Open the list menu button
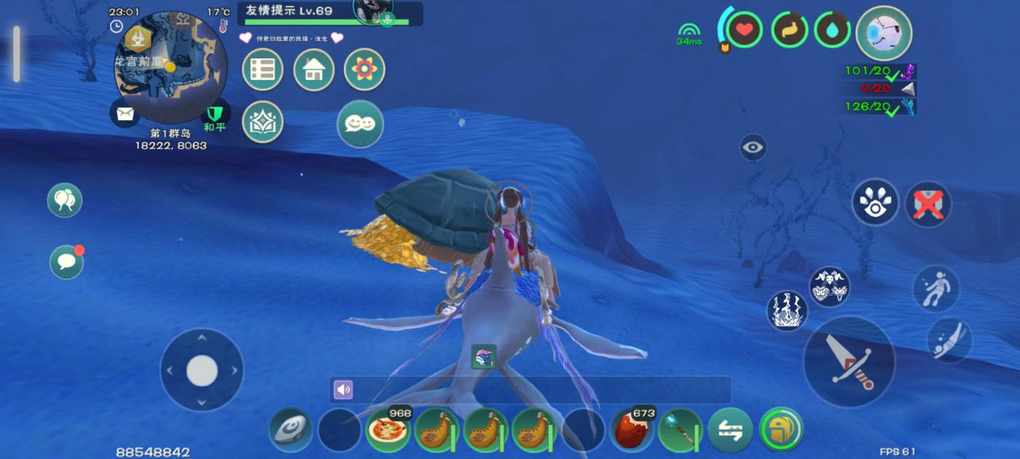 point(263,70)
